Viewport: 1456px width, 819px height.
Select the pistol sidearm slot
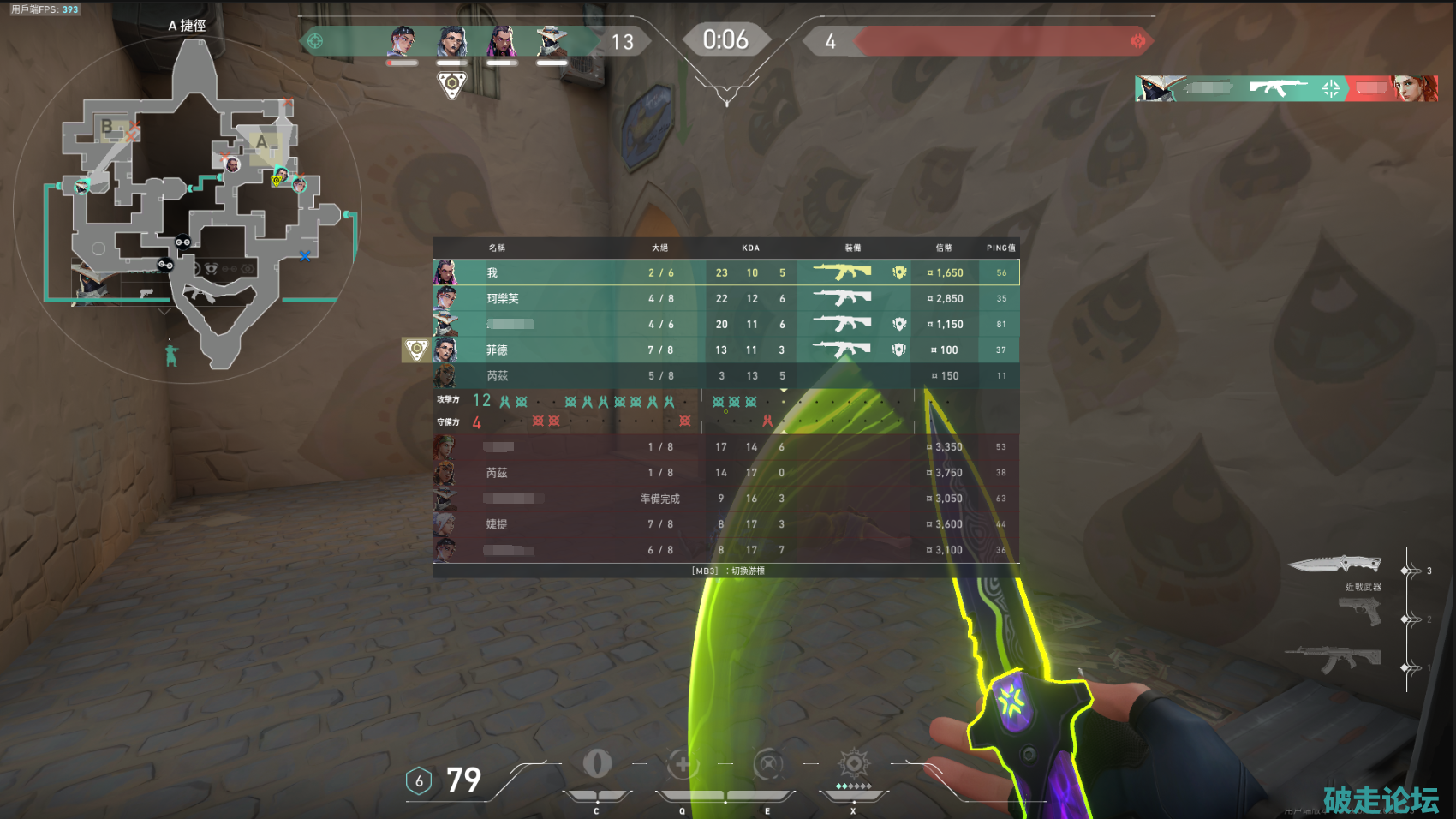1360,612
